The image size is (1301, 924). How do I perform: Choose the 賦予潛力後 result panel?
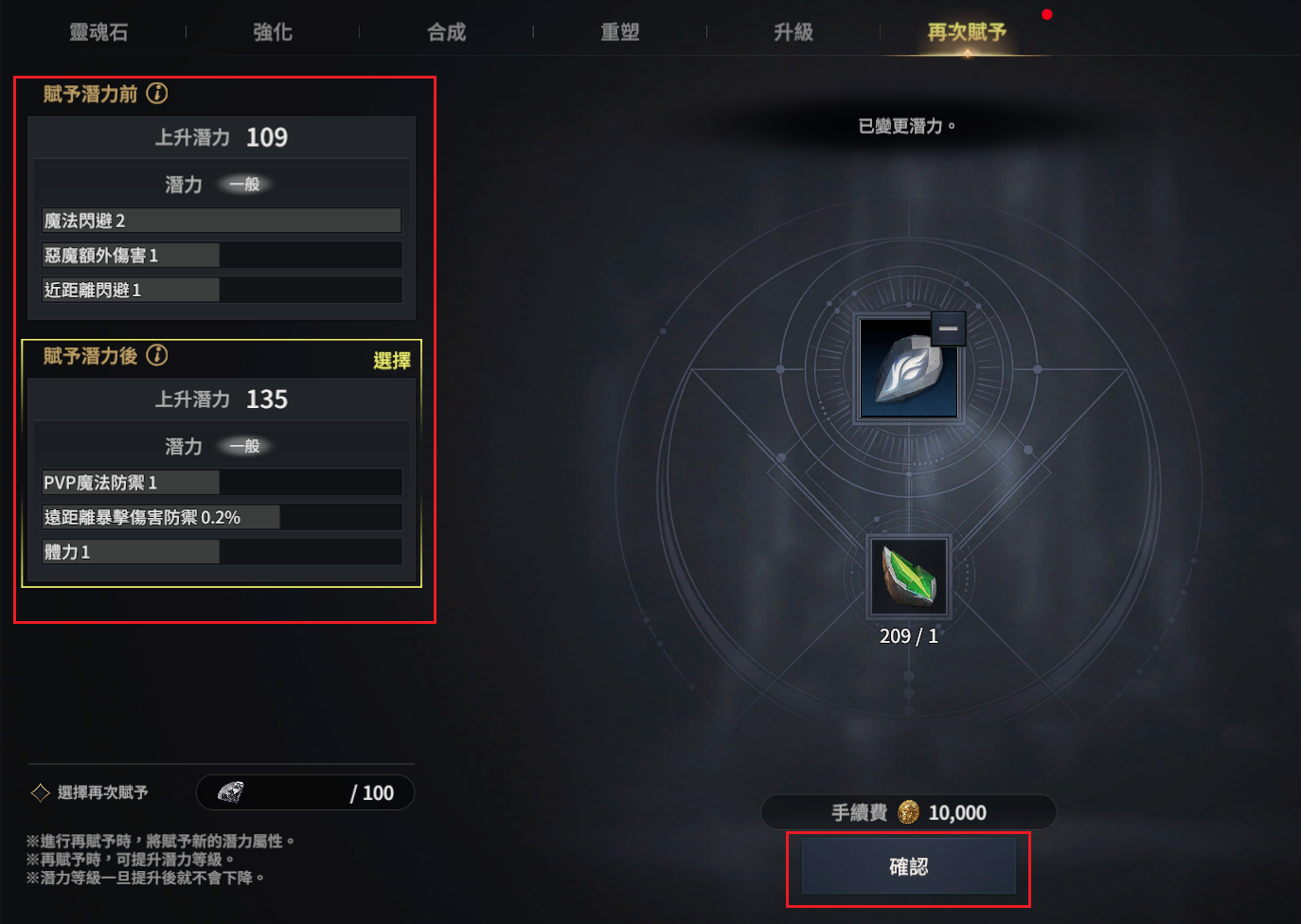click(391, 361)
